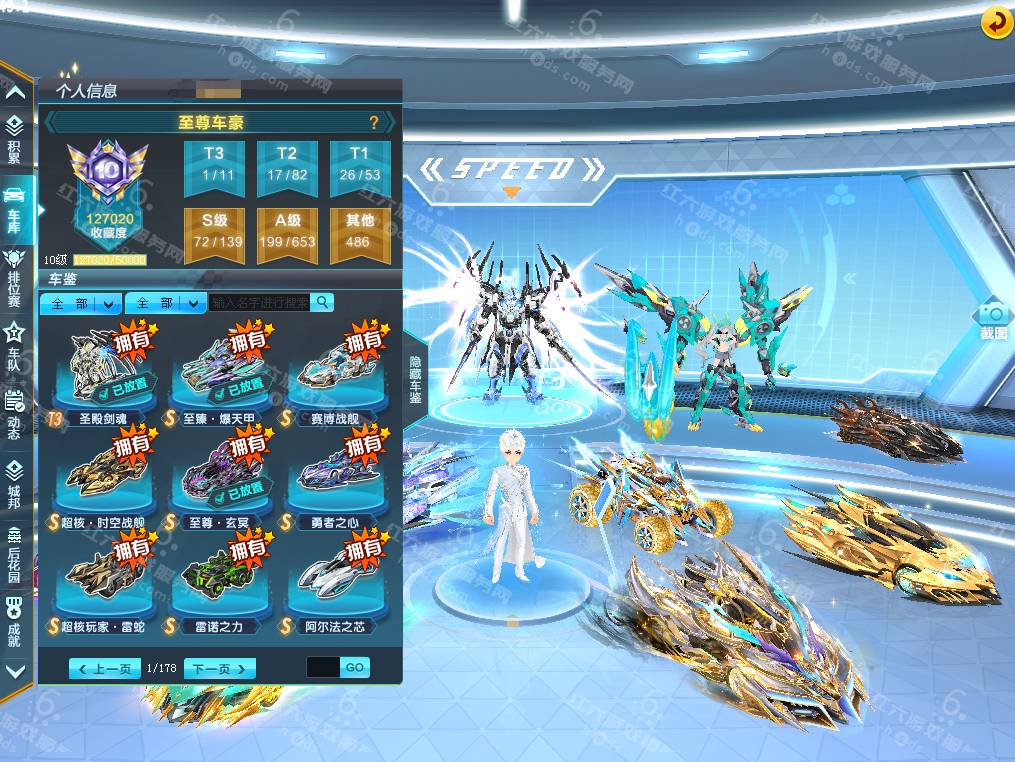Select the 车队 sidebar tab

tap(15, 340)
